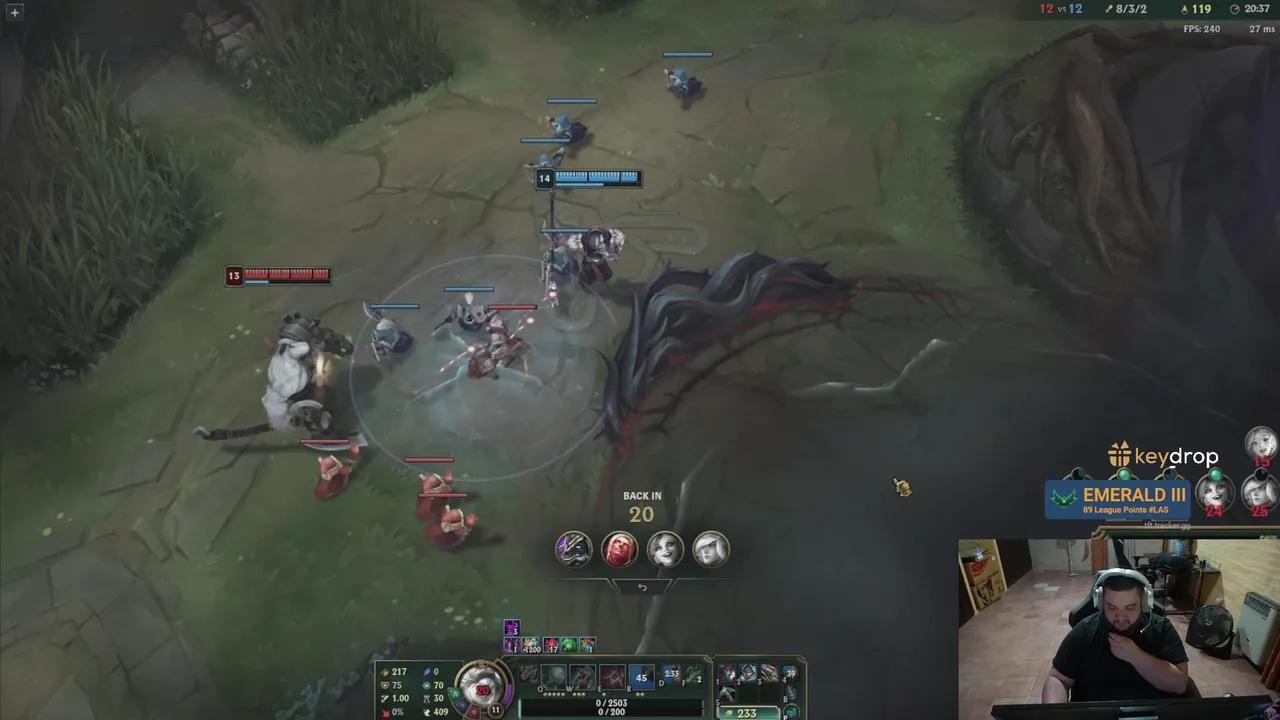Click the undo arrow below the champion icons
1280x720 pixels.
(642, 587)
